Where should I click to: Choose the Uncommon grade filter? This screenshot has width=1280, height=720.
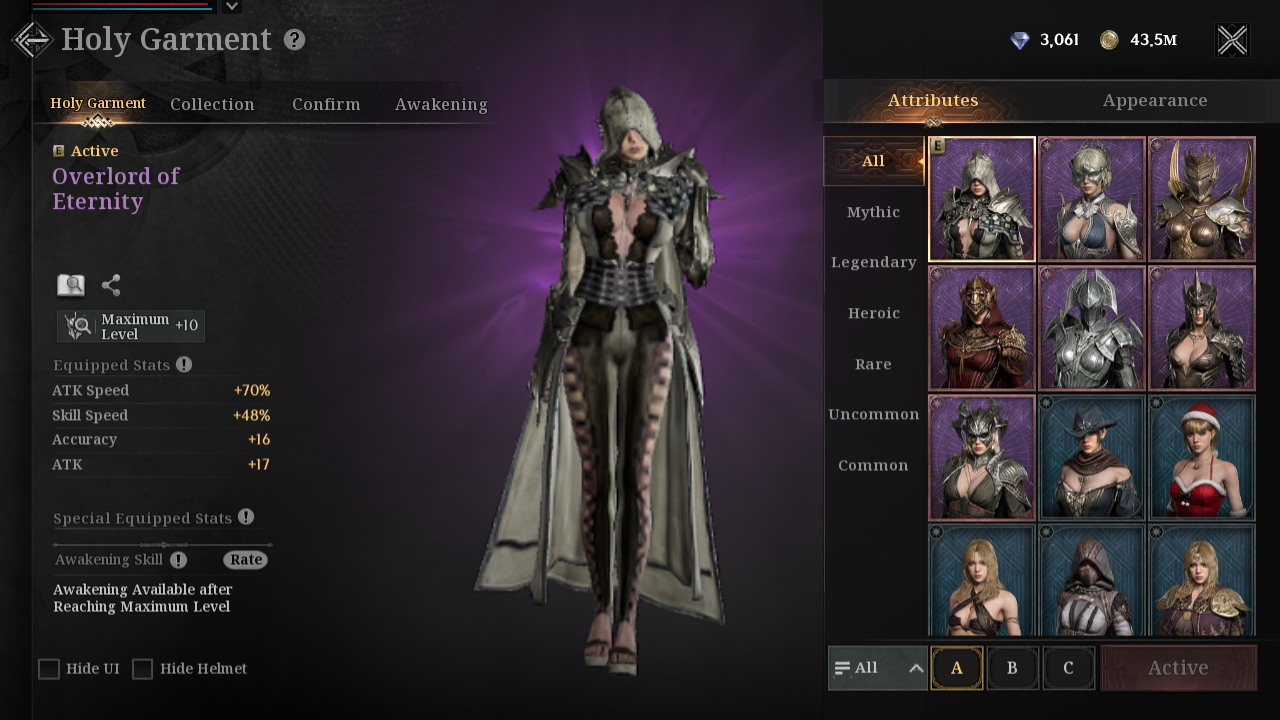point(873,414)
